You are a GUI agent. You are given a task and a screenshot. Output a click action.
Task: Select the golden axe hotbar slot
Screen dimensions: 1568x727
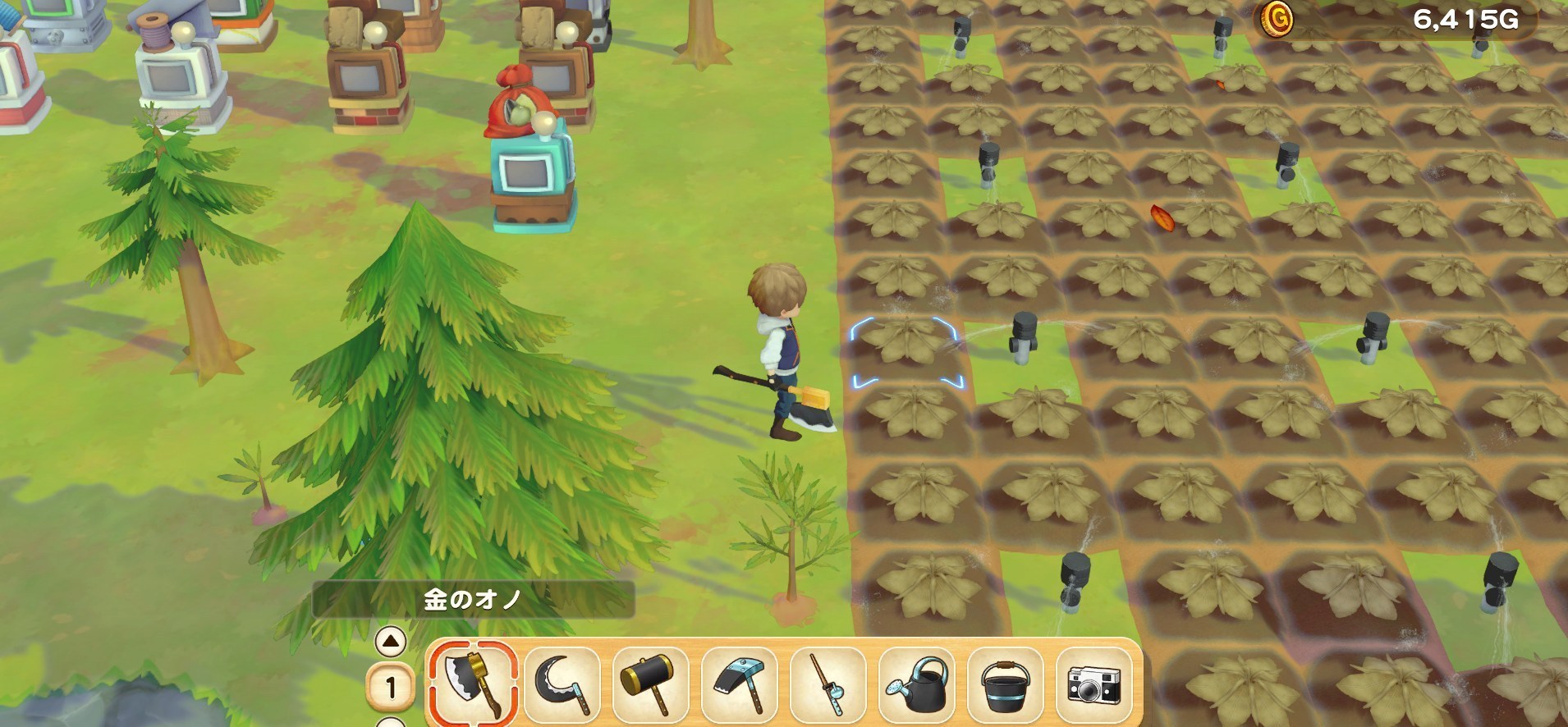click(472, 684)
